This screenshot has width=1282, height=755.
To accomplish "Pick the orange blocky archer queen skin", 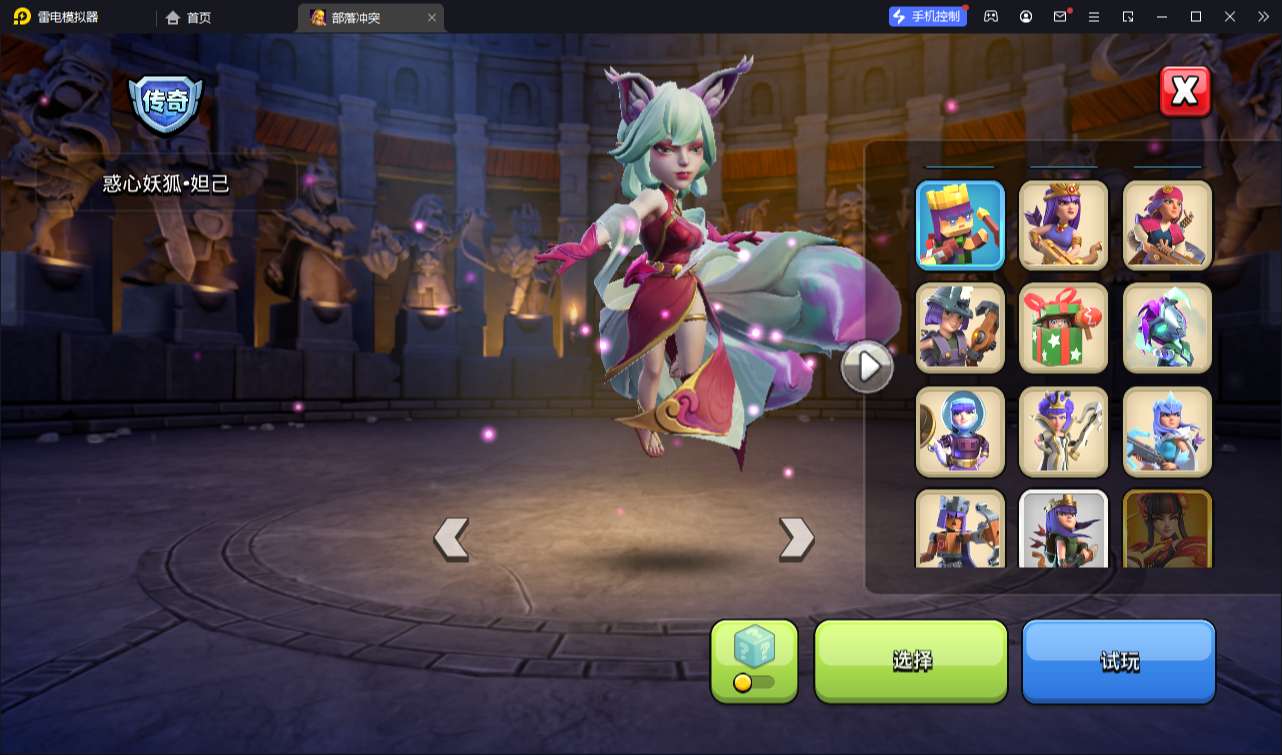I will pos(960,529).
